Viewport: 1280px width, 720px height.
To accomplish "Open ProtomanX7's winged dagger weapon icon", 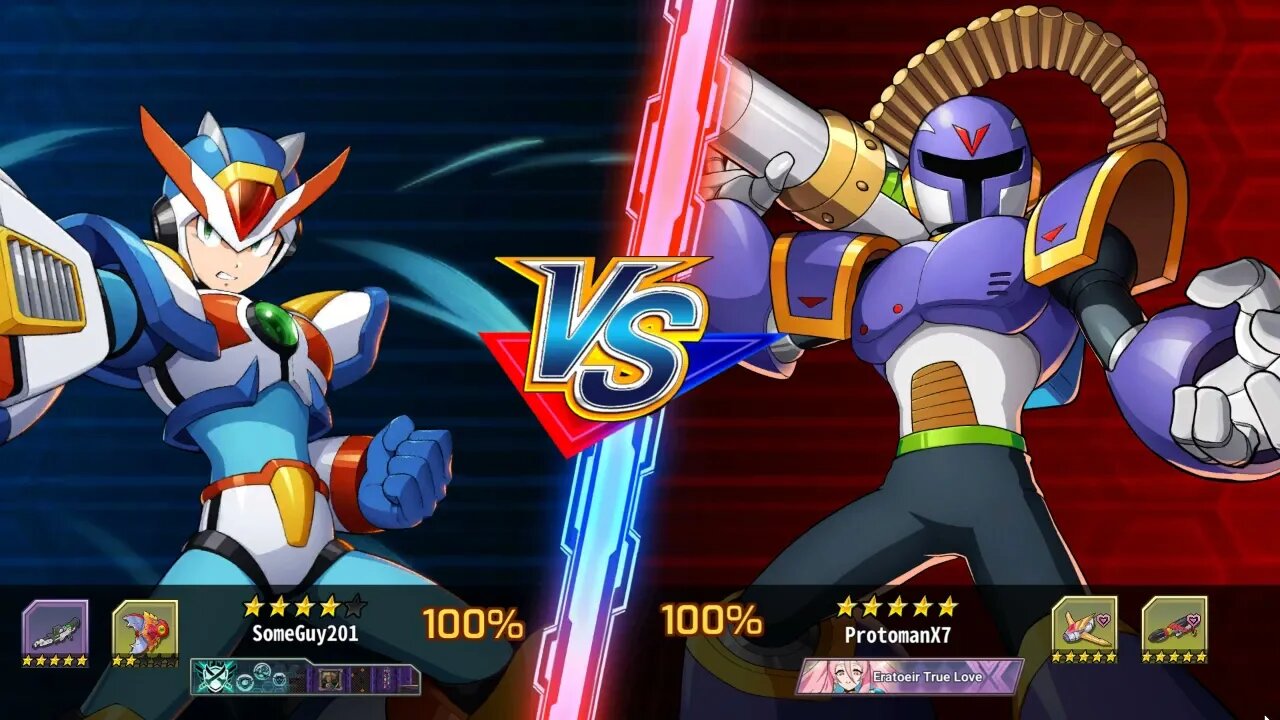I will tap(1085, 622).
